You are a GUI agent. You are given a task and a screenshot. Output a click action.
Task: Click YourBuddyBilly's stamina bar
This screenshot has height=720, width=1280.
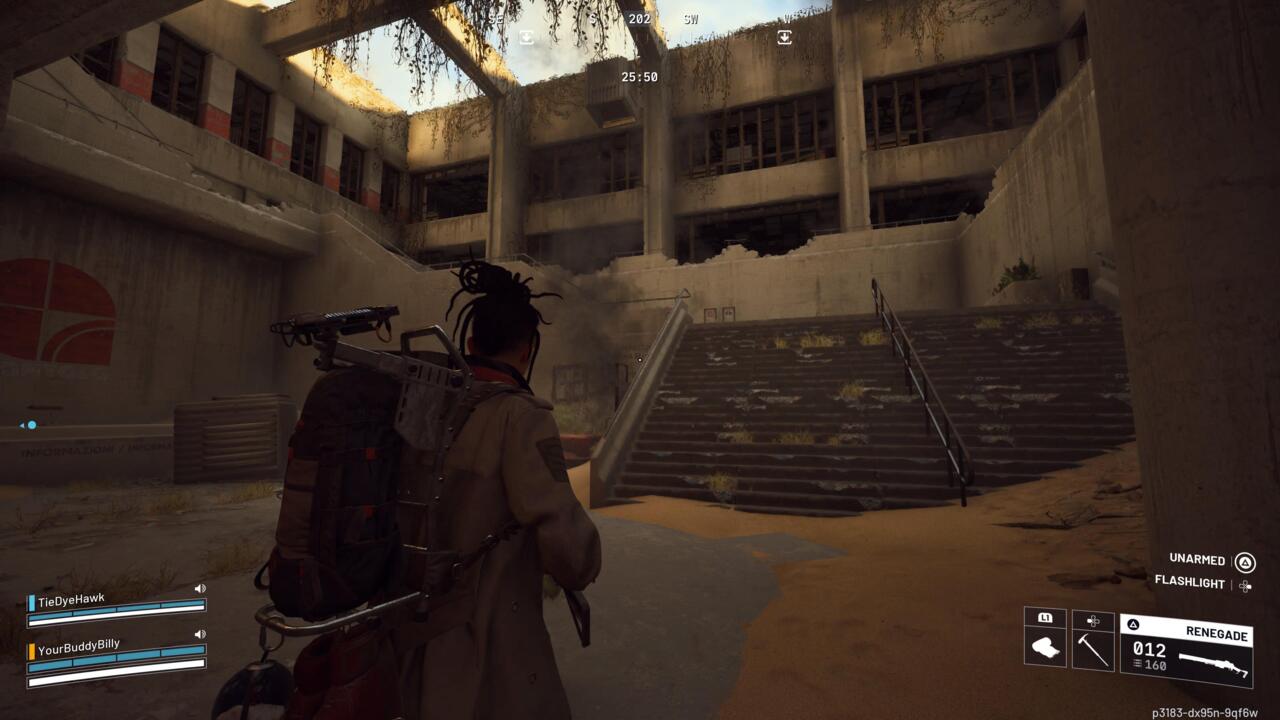tap(118, 681)
